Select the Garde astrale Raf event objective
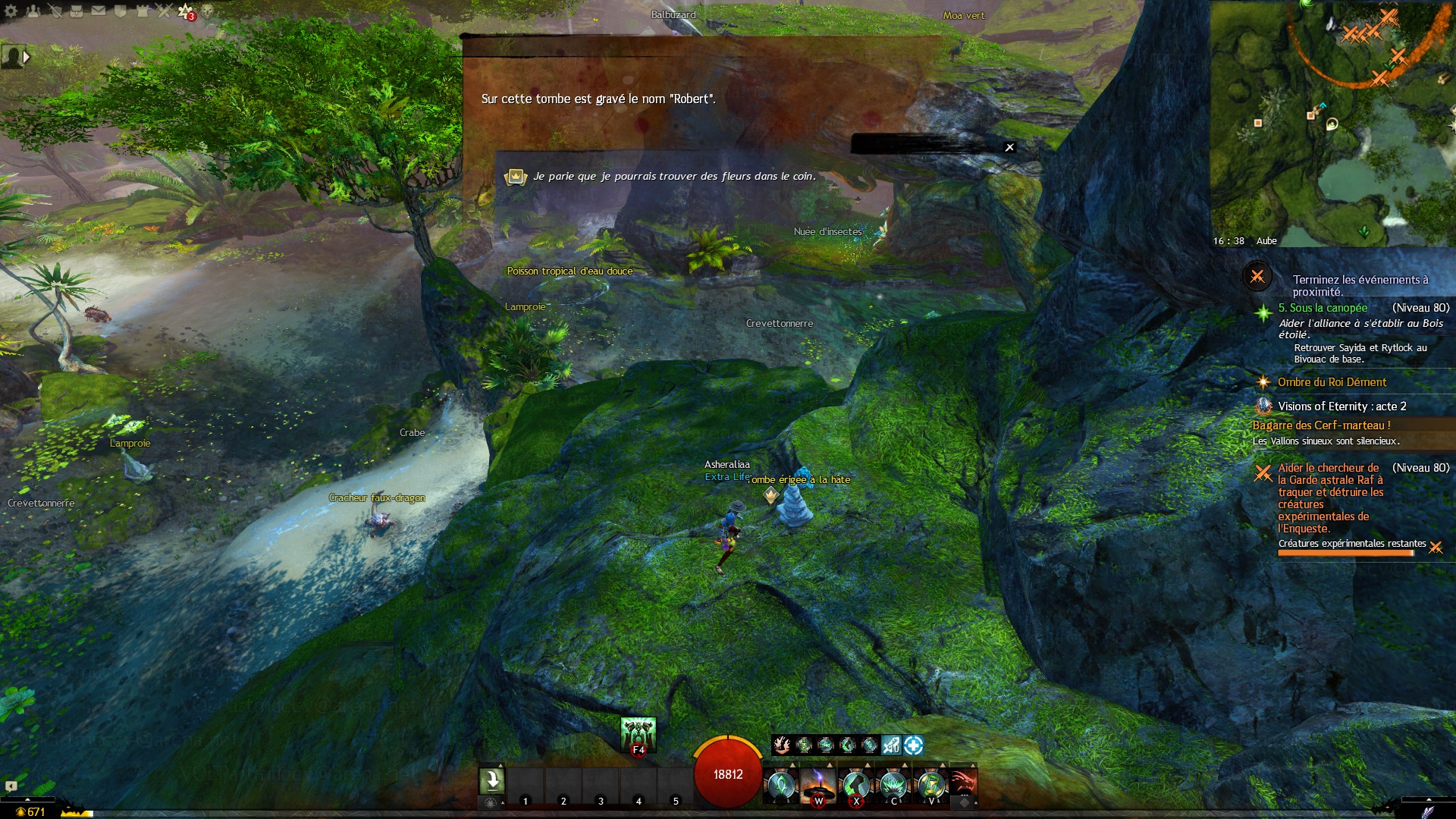 coord(1330,497)
